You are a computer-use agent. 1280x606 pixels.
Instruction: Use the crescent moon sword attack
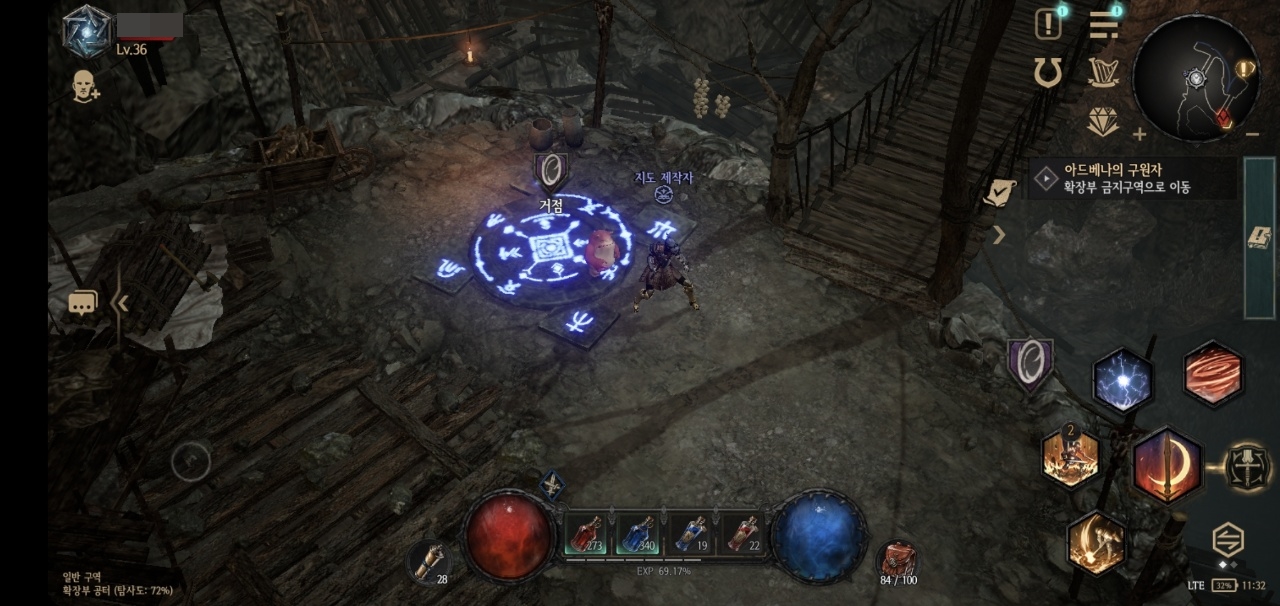[x=1167, y=466]
